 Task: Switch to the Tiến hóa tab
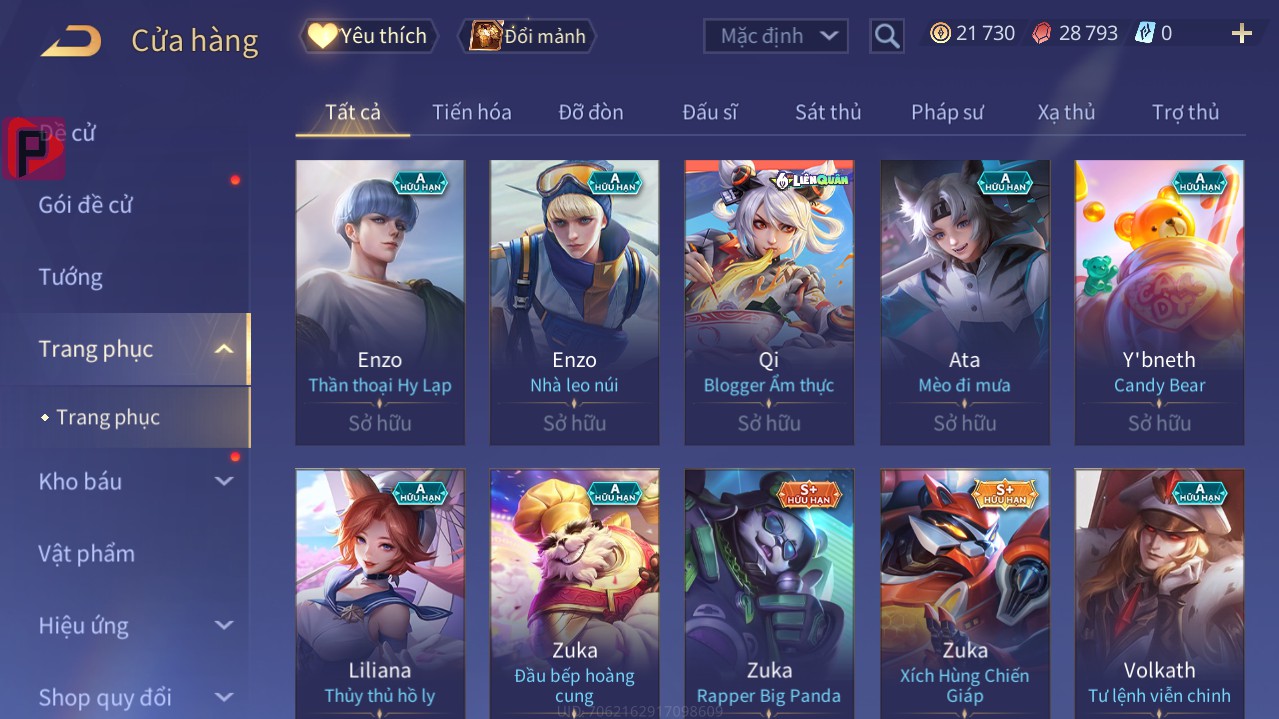471,112
